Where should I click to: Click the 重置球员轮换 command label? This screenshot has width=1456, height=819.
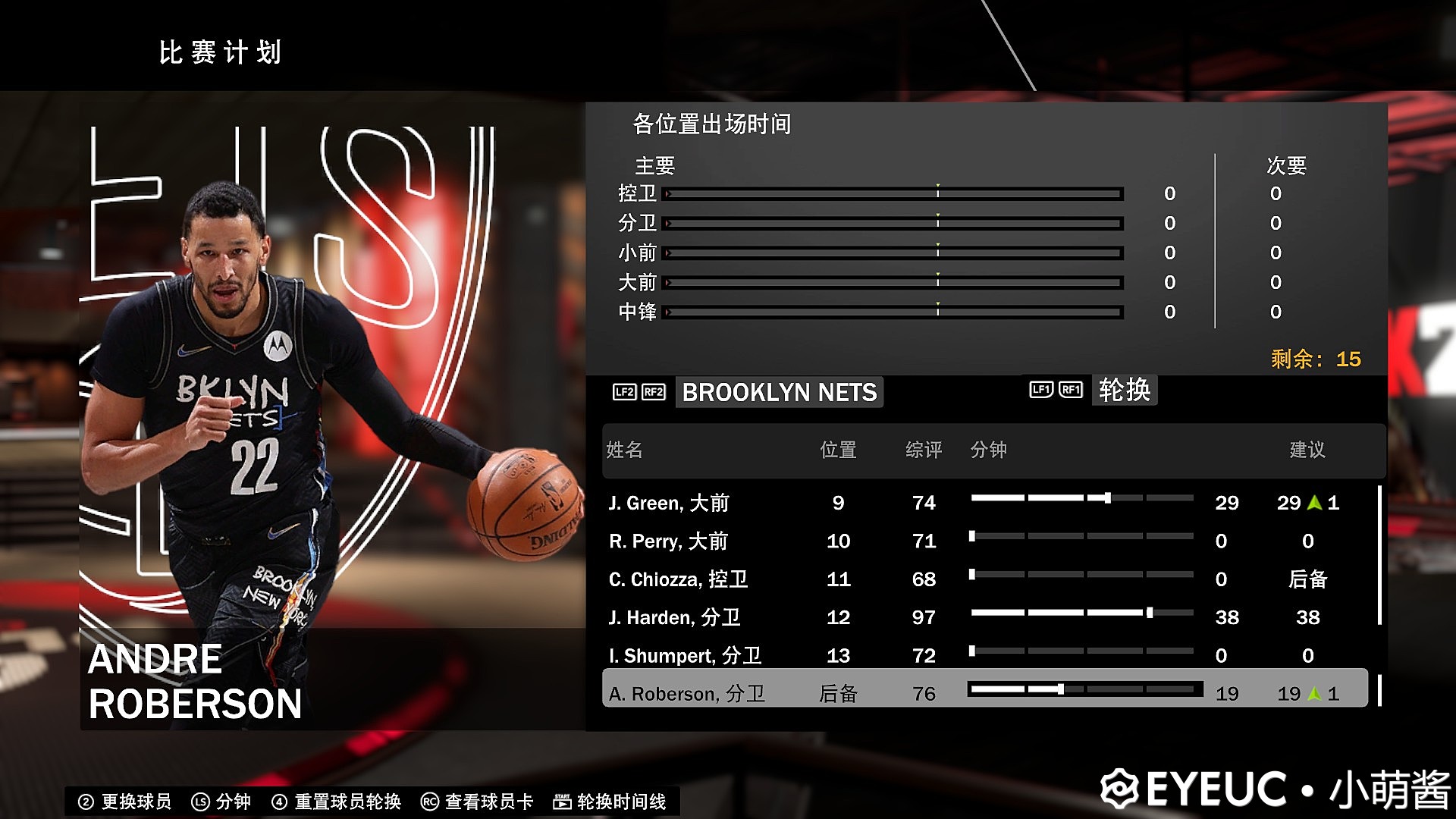(x=347, y=801)
